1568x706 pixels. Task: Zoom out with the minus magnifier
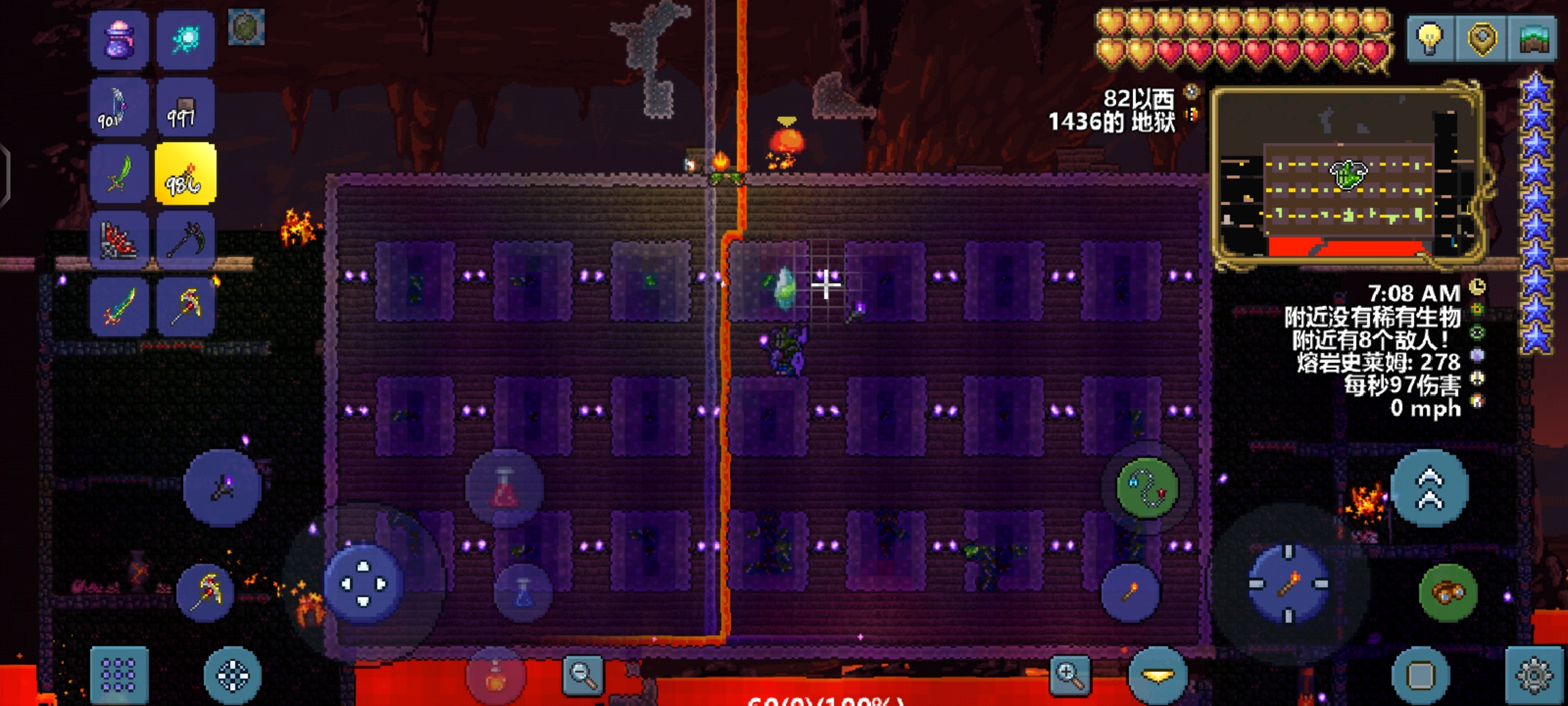coord(583,675)
